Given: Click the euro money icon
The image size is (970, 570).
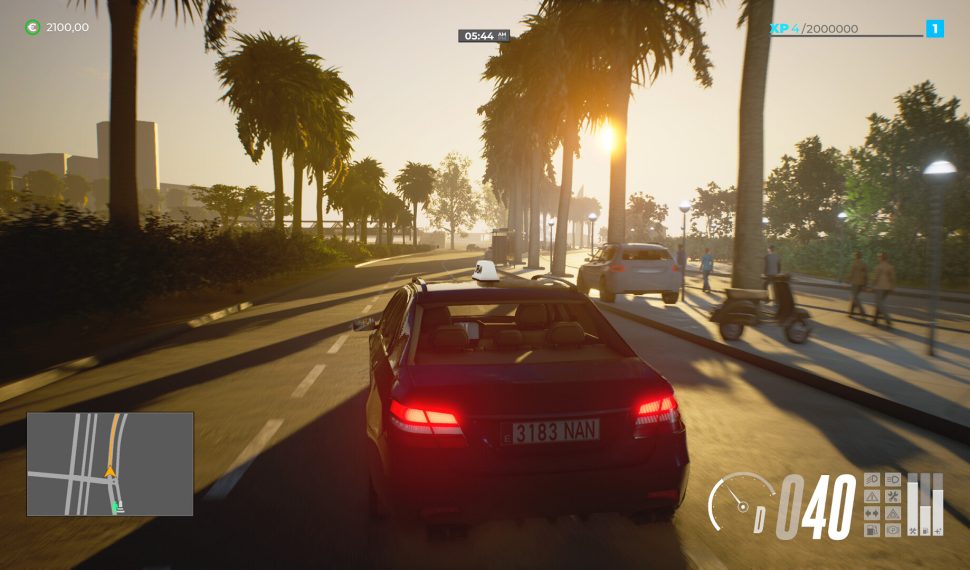Looking at the screenshot, I should (32, 27).
